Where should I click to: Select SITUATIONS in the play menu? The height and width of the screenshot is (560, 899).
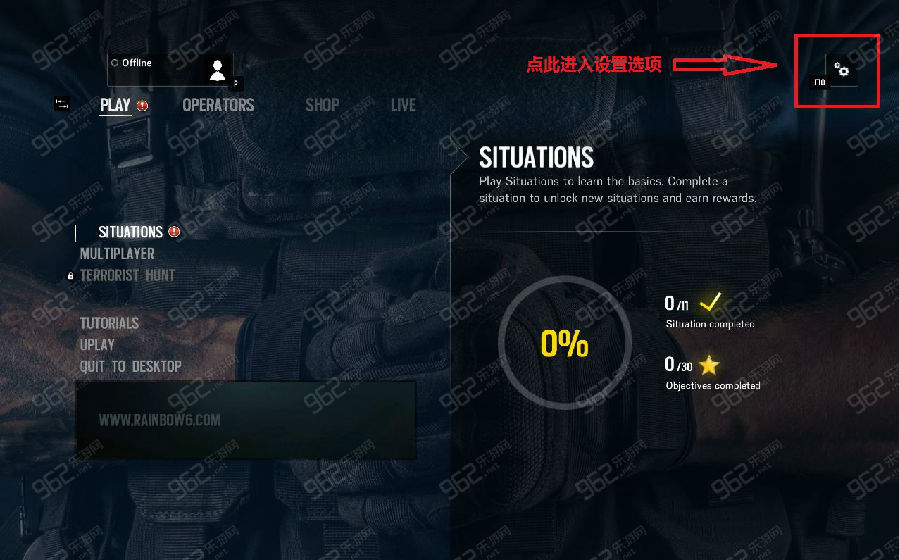pos(130,232)
